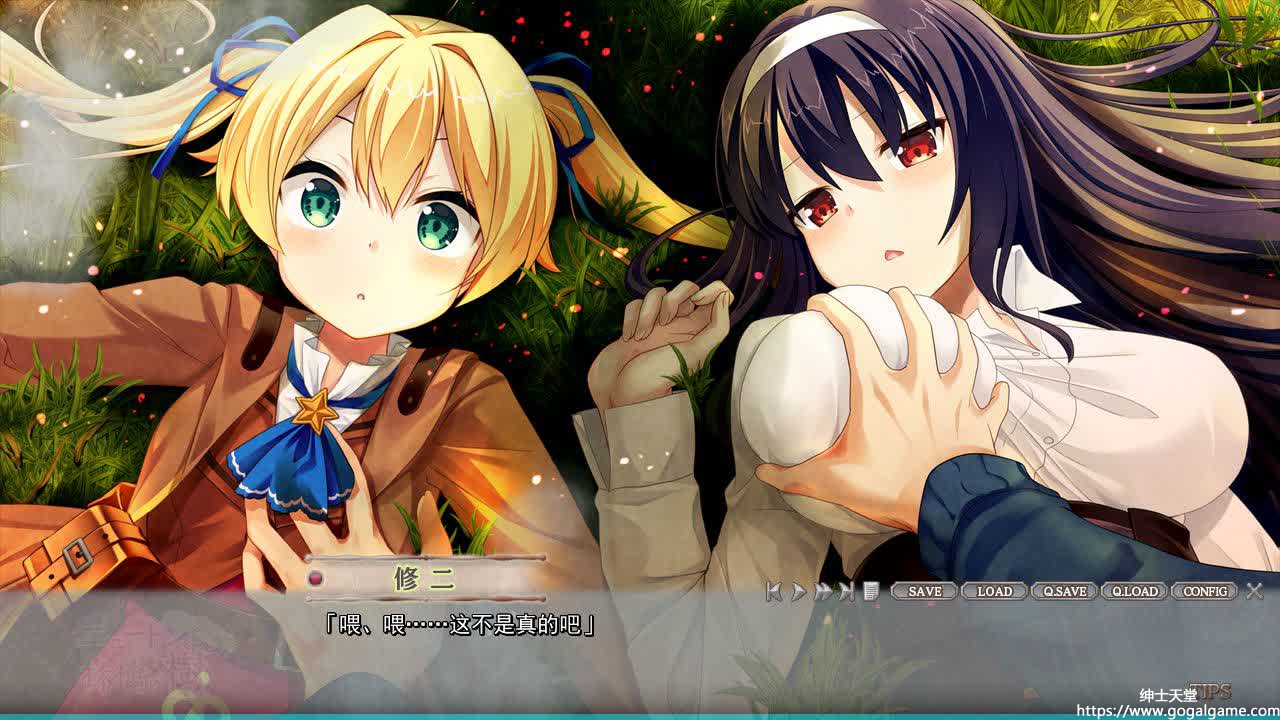The height and width of the screenshot is (720, 1280).
Task: Open the LOAD menu
Action: pyautogui.click(x=994, y=591)
